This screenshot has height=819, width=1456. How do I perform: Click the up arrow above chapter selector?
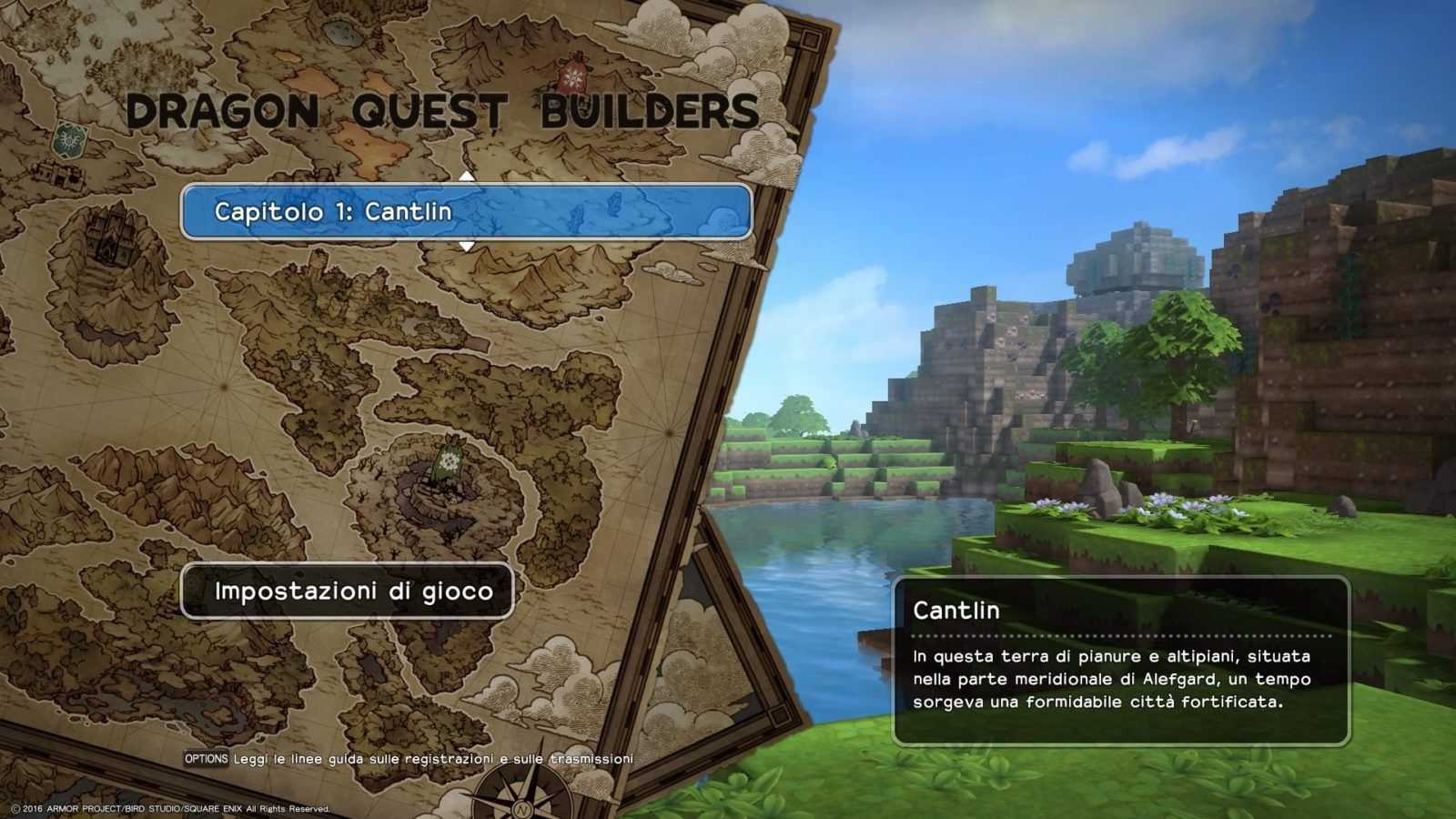(467, 176)
